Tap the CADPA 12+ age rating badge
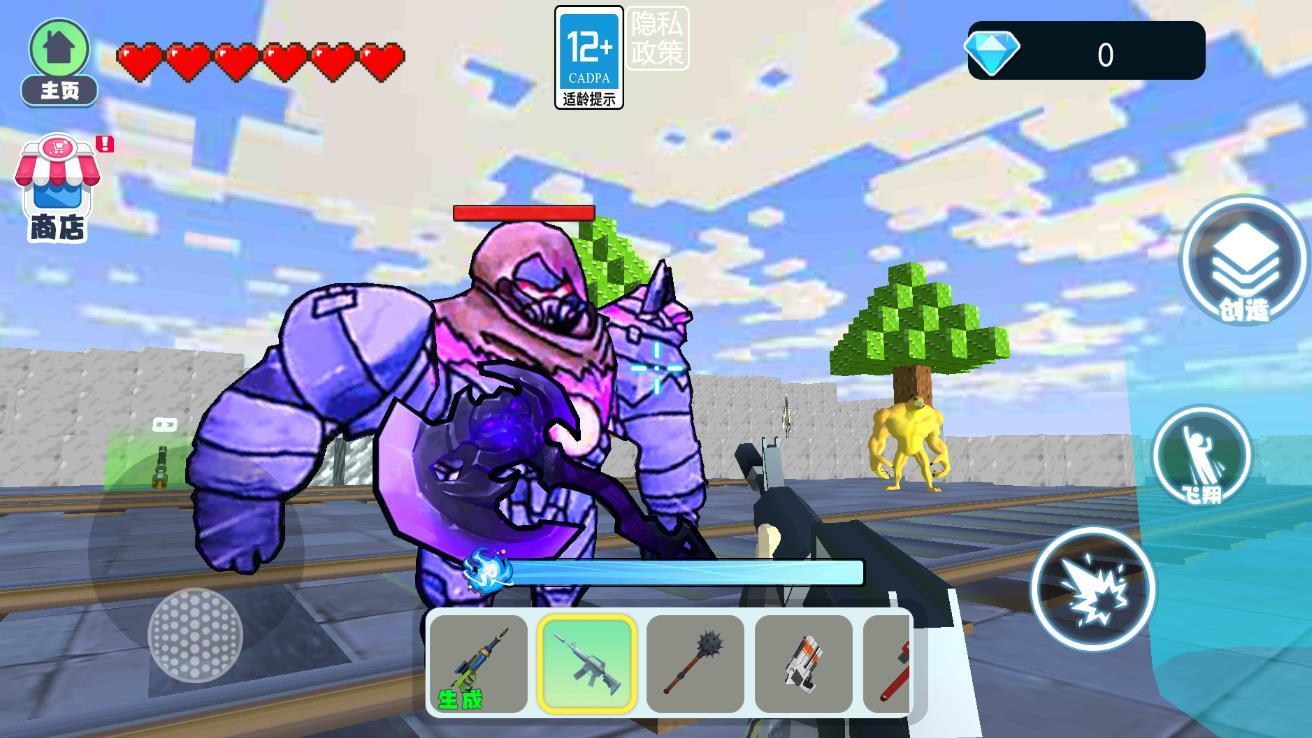Screen dimensions: 1312x738 coord(589,57)
